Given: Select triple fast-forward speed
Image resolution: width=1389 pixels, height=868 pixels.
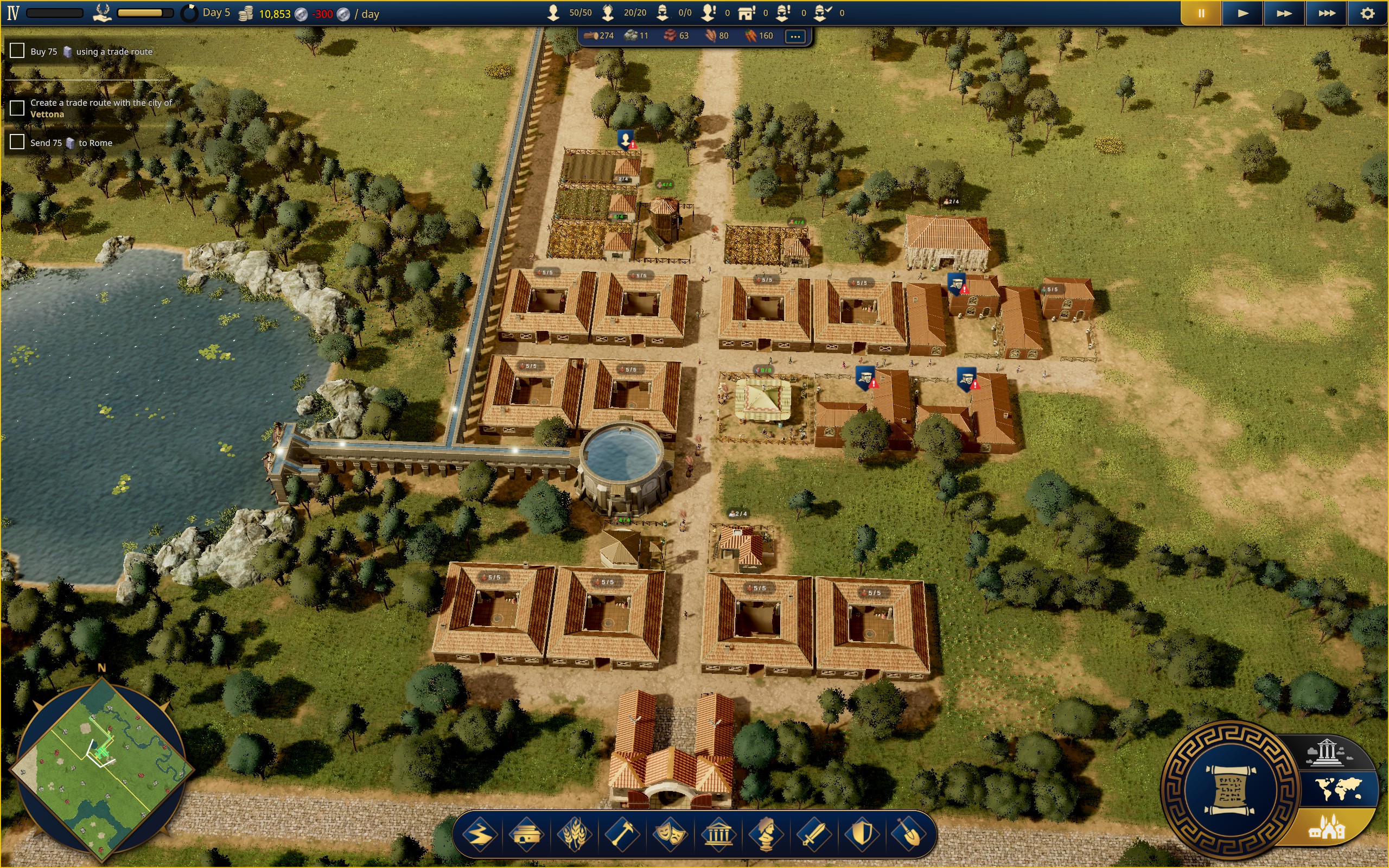Looking at the screenshot, I should coord(1327,13).
